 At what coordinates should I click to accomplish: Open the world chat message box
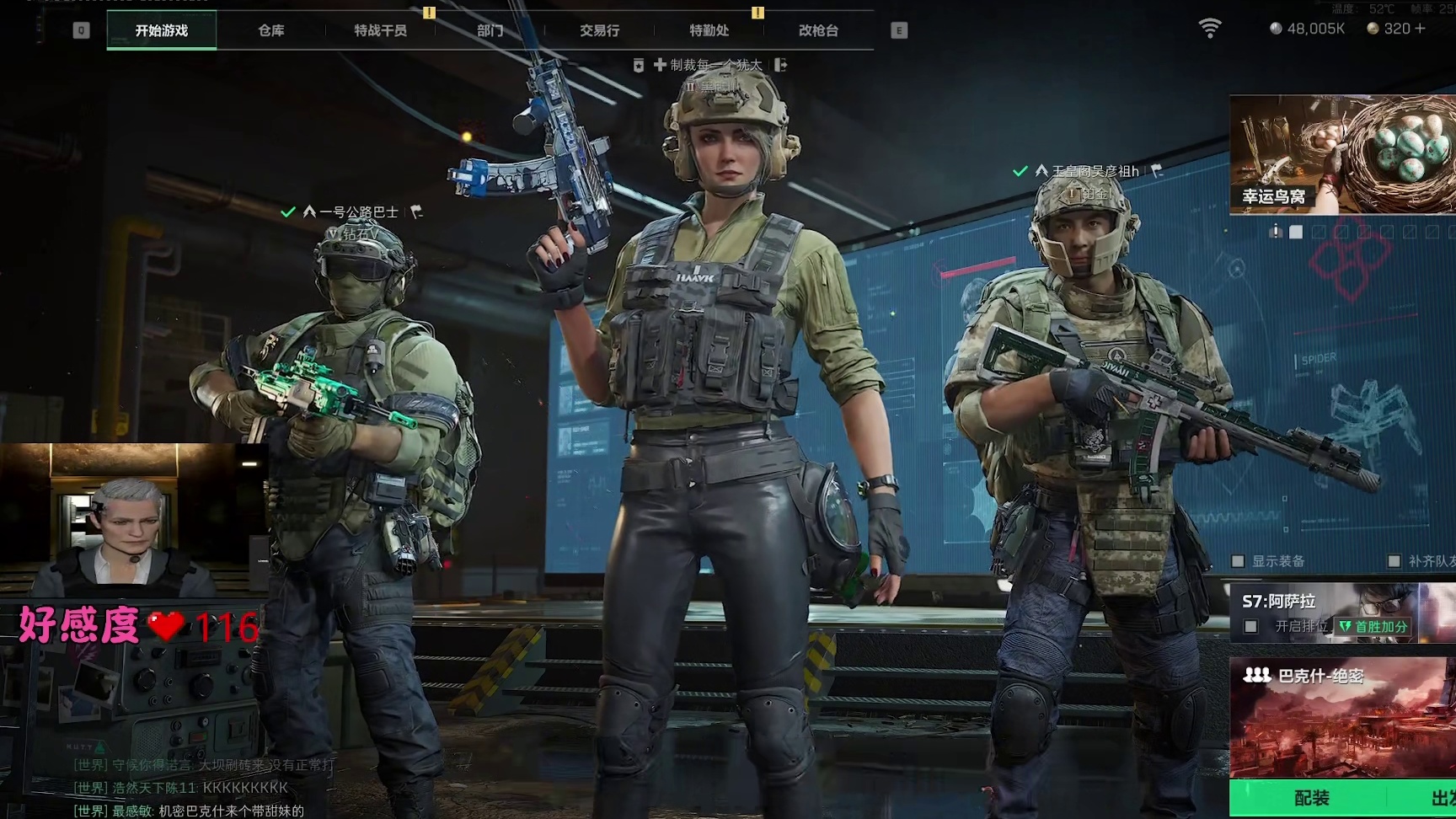tap(190, 788)
